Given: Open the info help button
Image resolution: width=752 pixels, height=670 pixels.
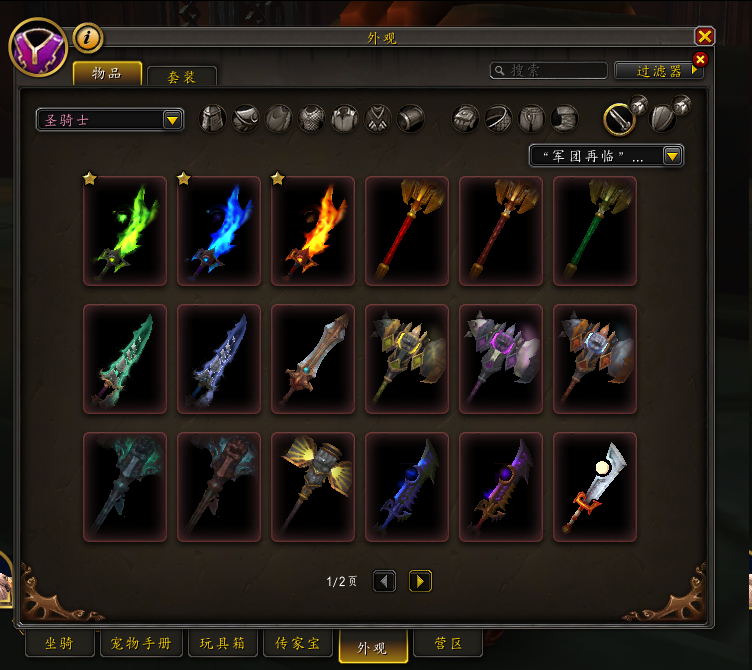Looking at the screenshot, I should pos(88,38).
